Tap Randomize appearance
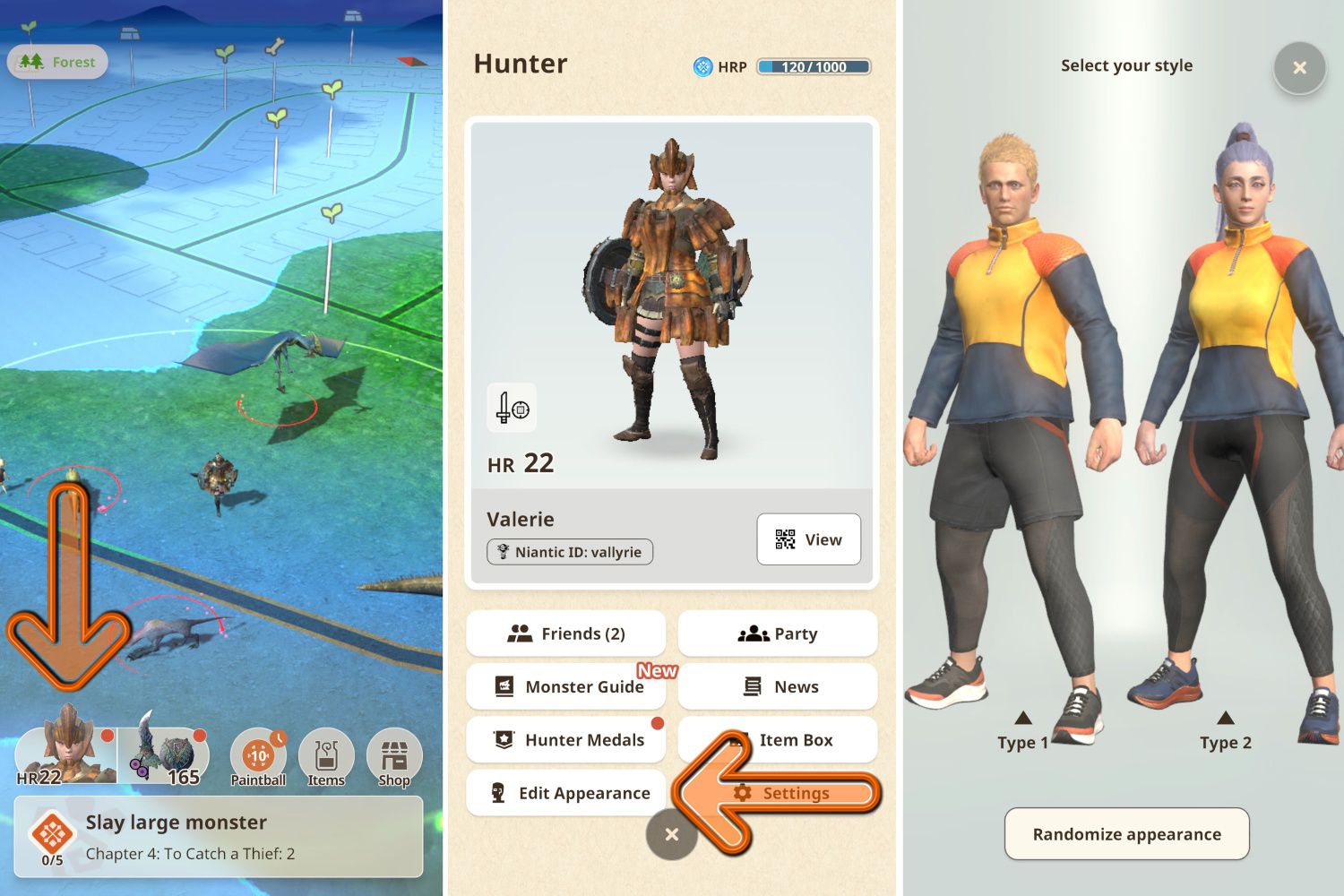Viewport: 1344px width, 896px height. 1126,834
